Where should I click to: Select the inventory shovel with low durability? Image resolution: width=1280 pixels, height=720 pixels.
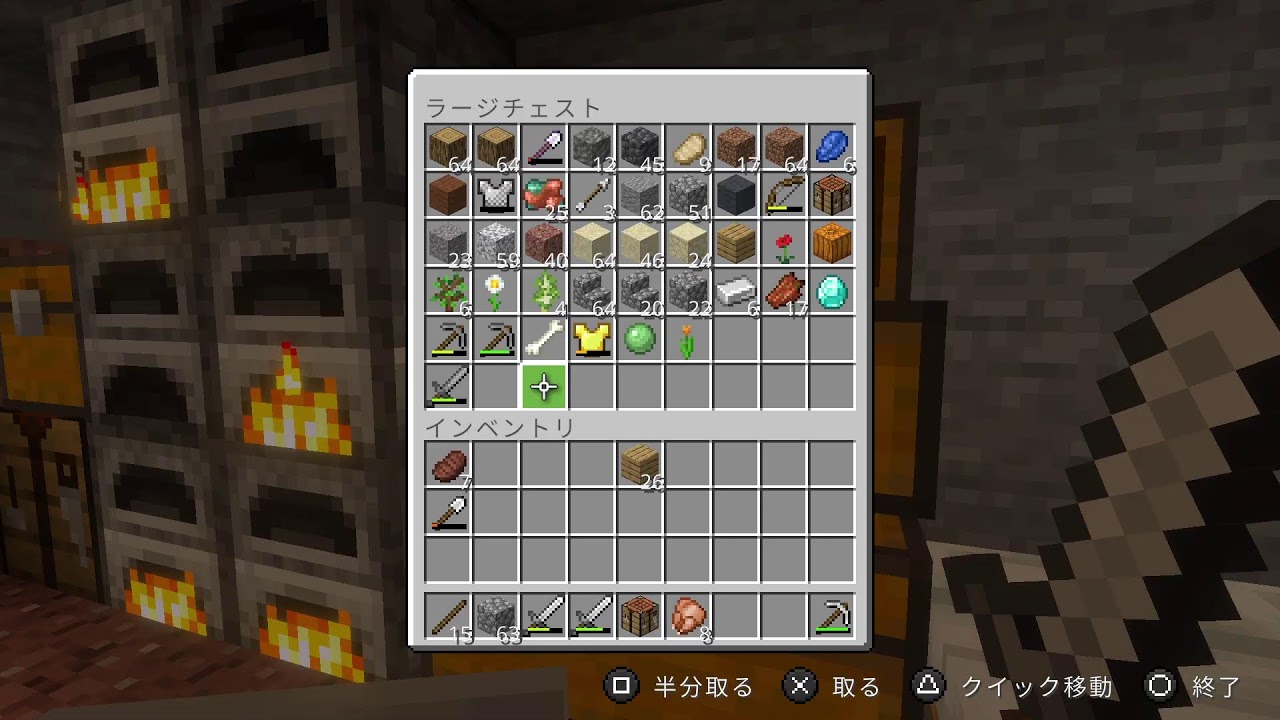[x=448, y=513]
